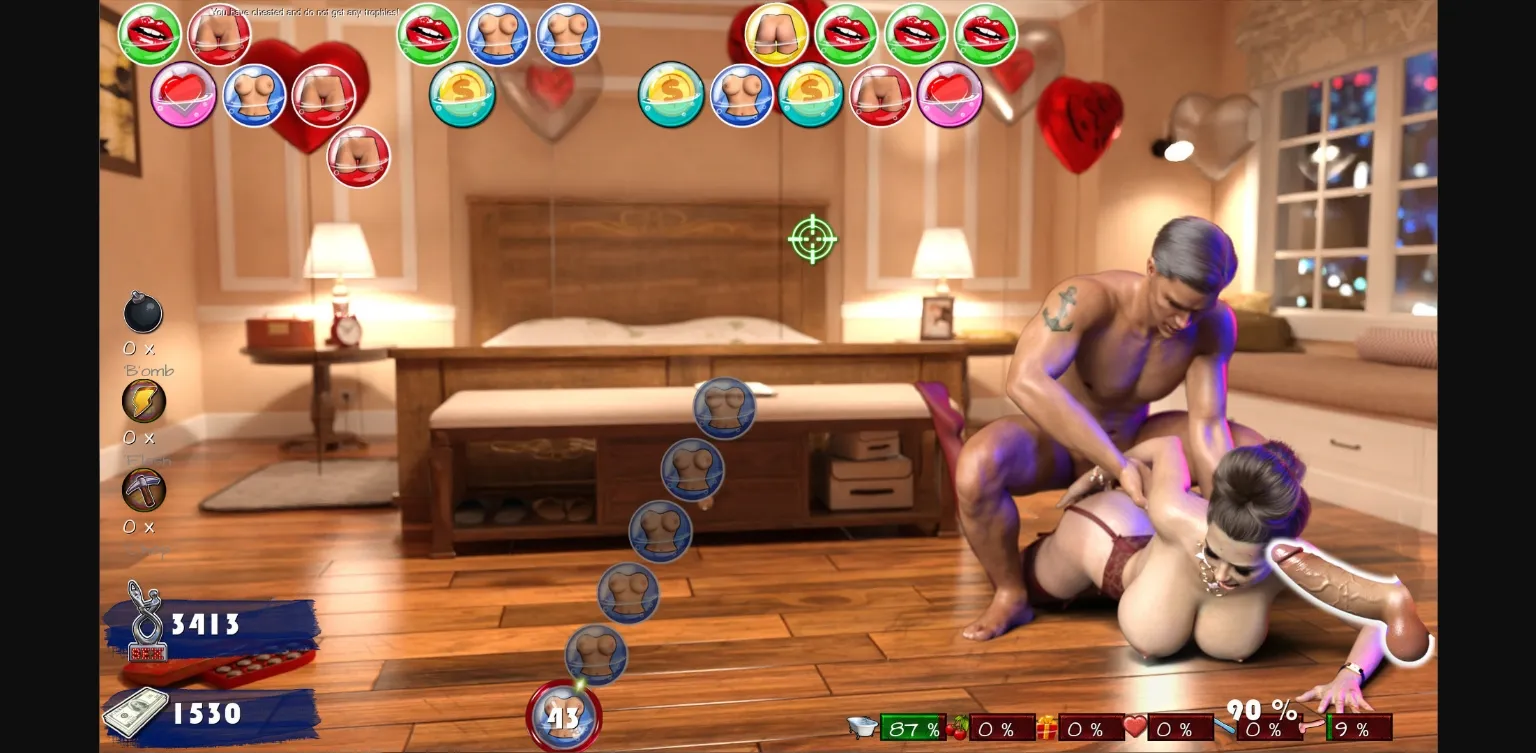Click the yellow butt bubble at top

click(775, 35)
